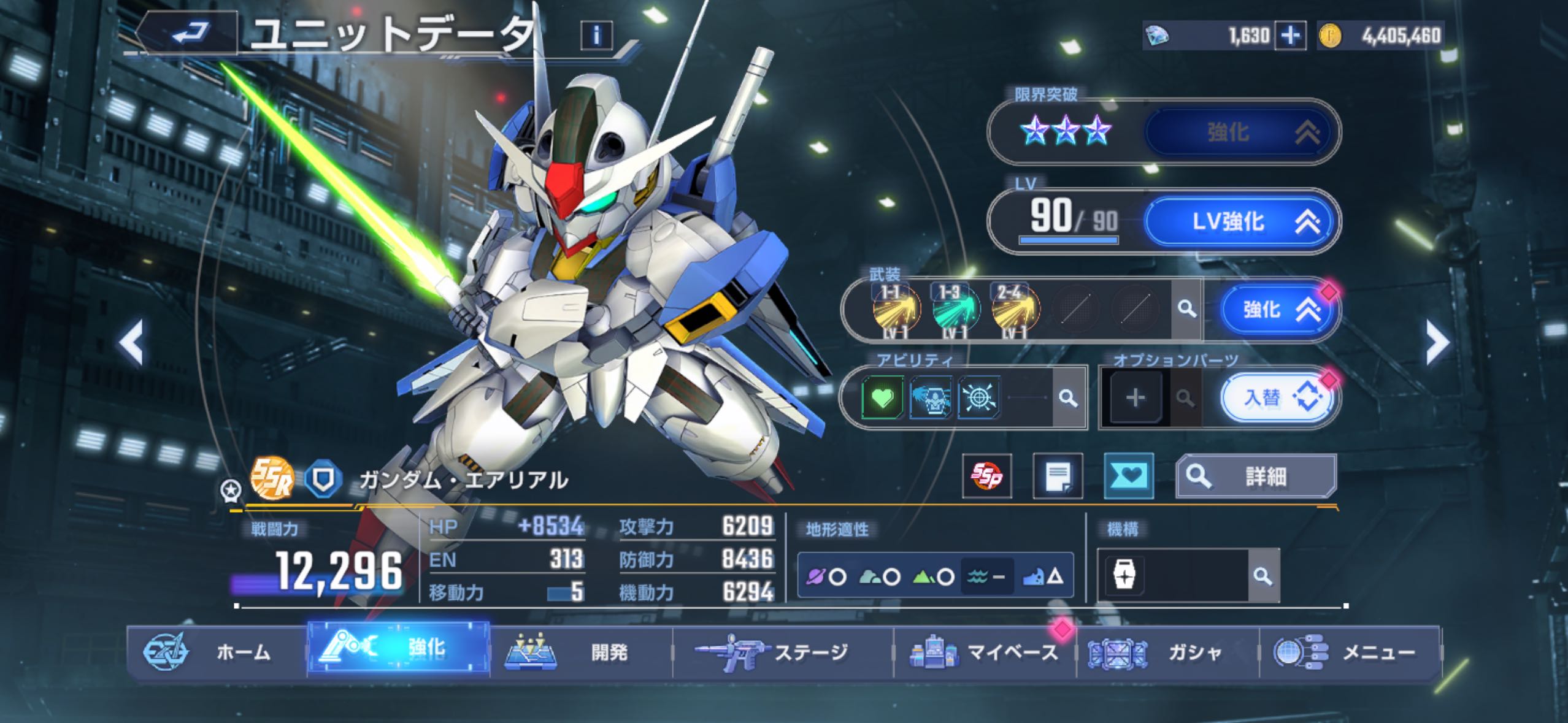This screenshot has width=1568, height=723.
Task: Go back using the return arrow button
Action: pos(189,33)
